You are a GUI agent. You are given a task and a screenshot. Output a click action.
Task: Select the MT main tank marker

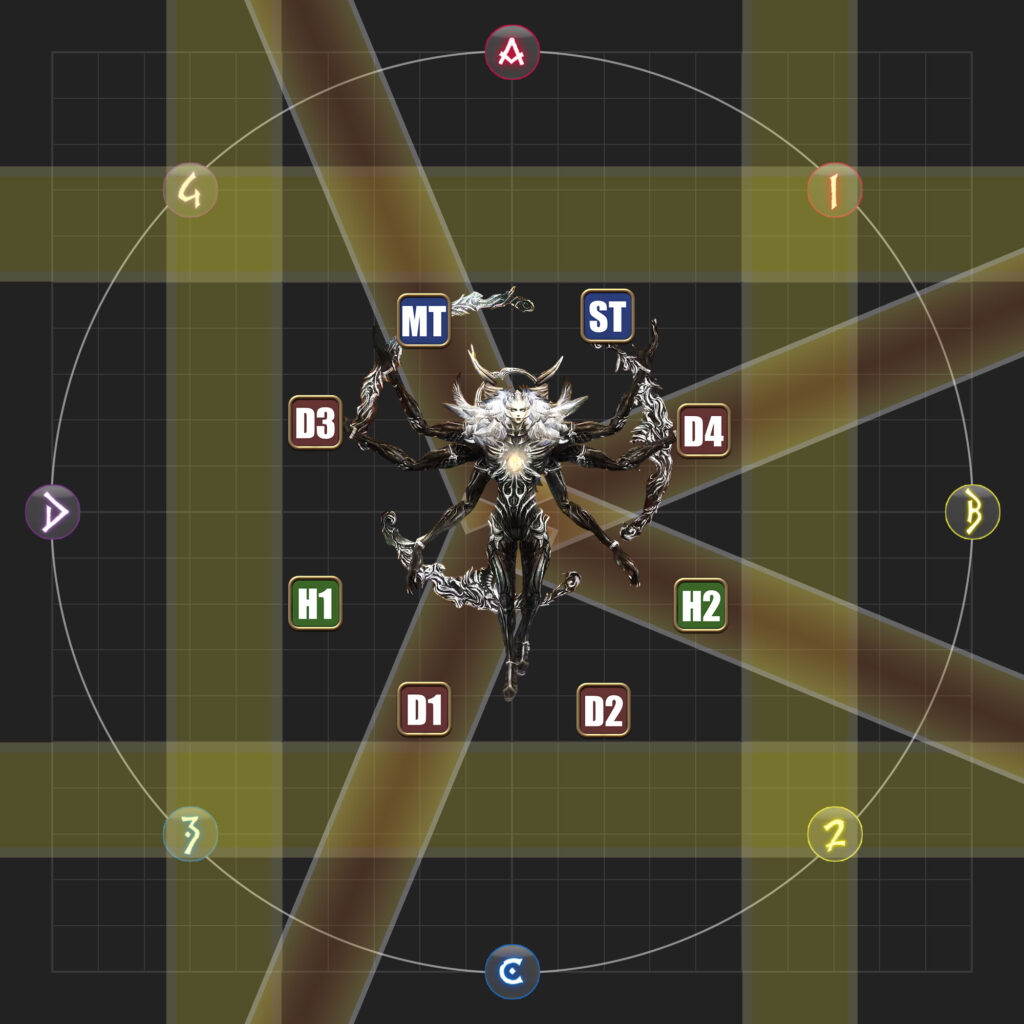pyautogui.click(x=423, y=320)
